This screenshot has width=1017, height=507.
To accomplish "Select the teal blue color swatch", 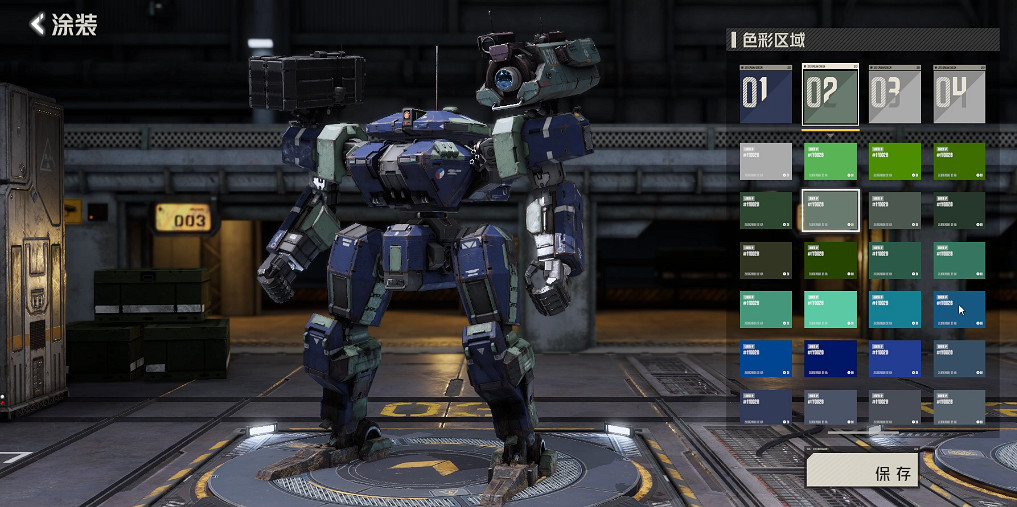I will (894, 309).
